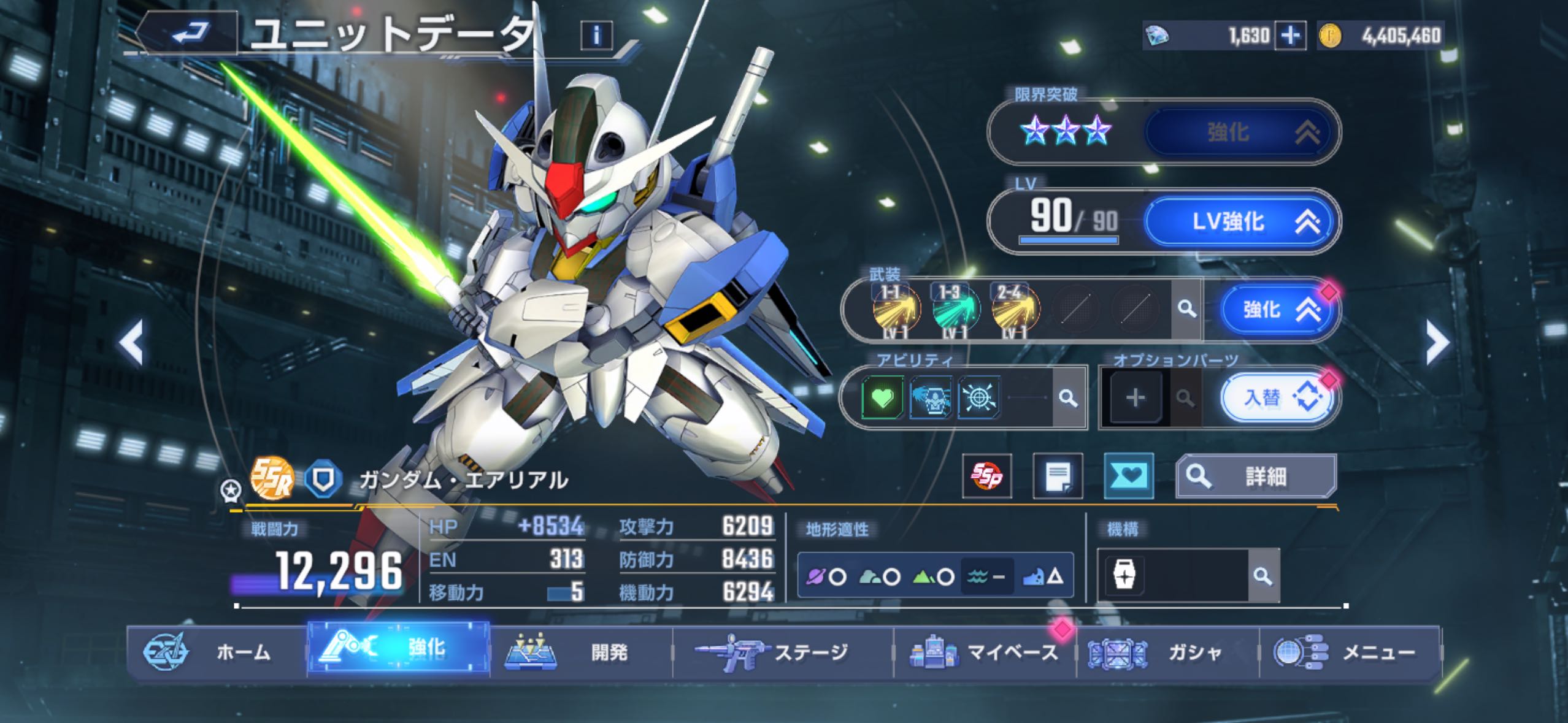Select the 入替 option parts swap button

(x=1277, y=399)
